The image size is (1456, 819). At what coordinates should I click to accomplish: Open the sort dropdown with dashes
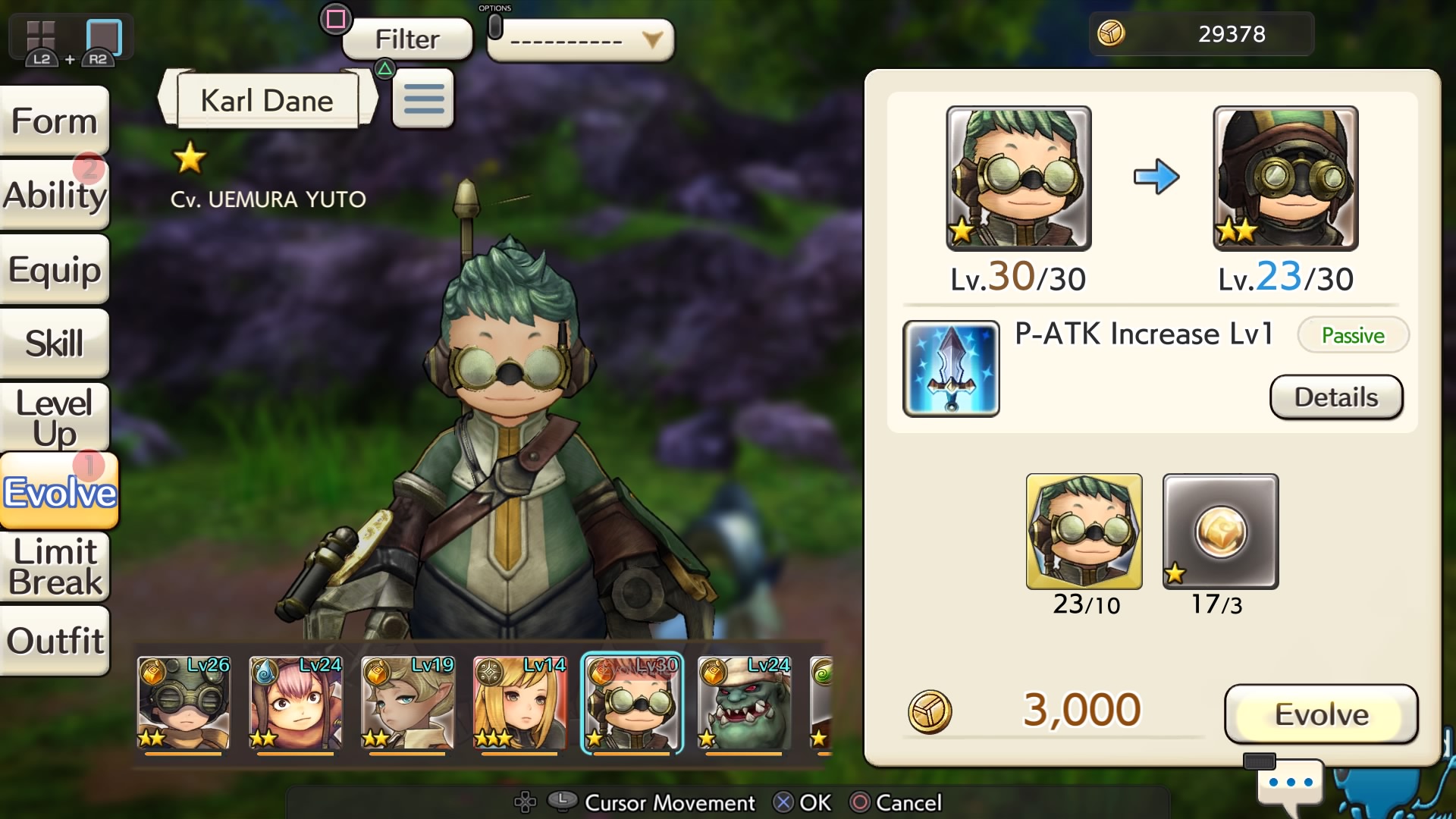click(580, 40)
